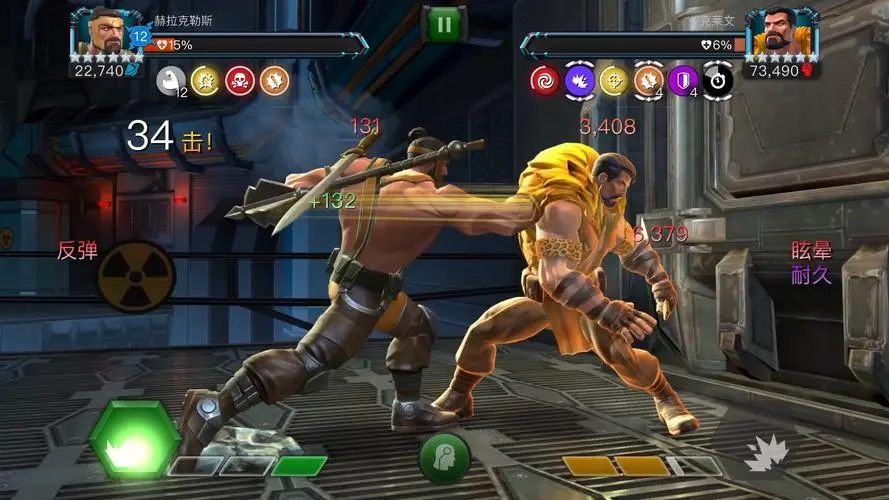Inspect the black stopwatch effect icon
This screenshot has height=500, width=889.
tap(716, 81)
